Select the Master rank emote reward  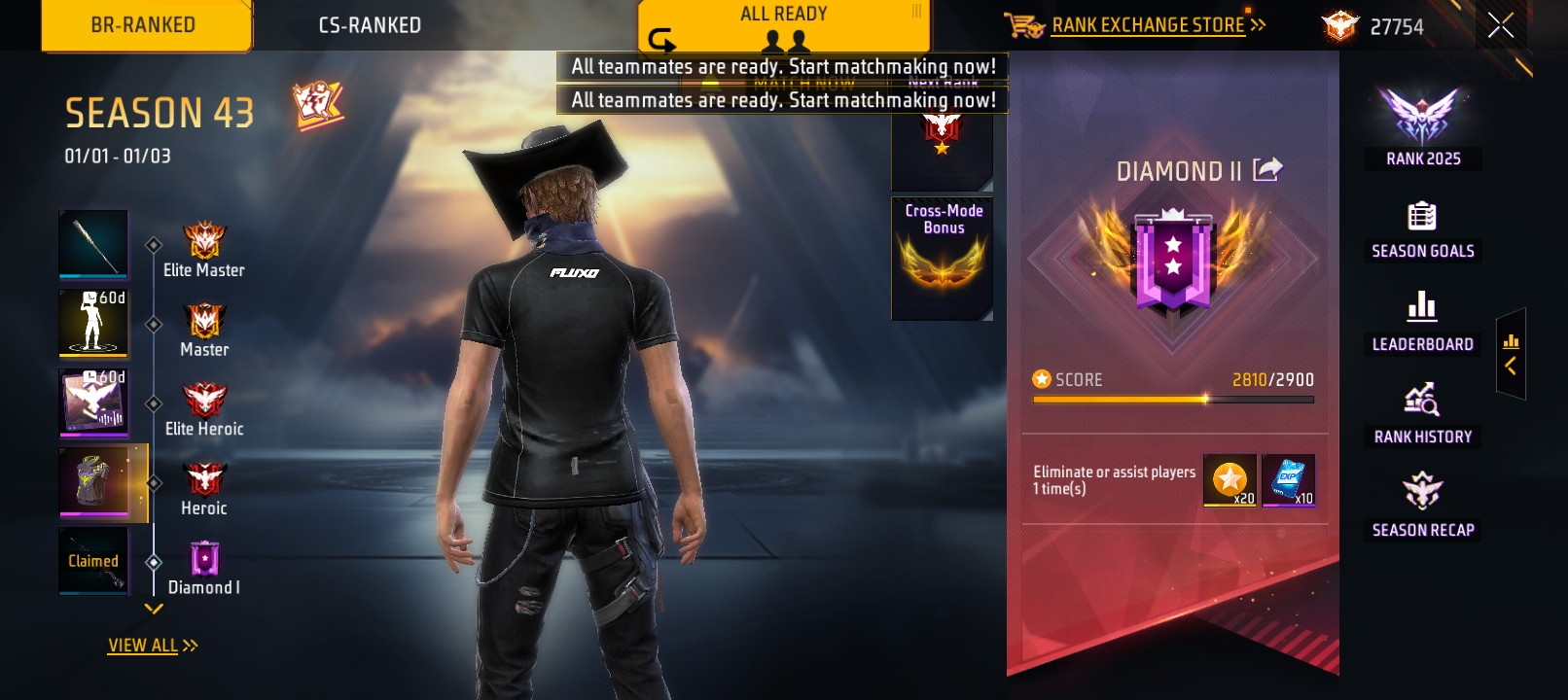click(93, 322)
